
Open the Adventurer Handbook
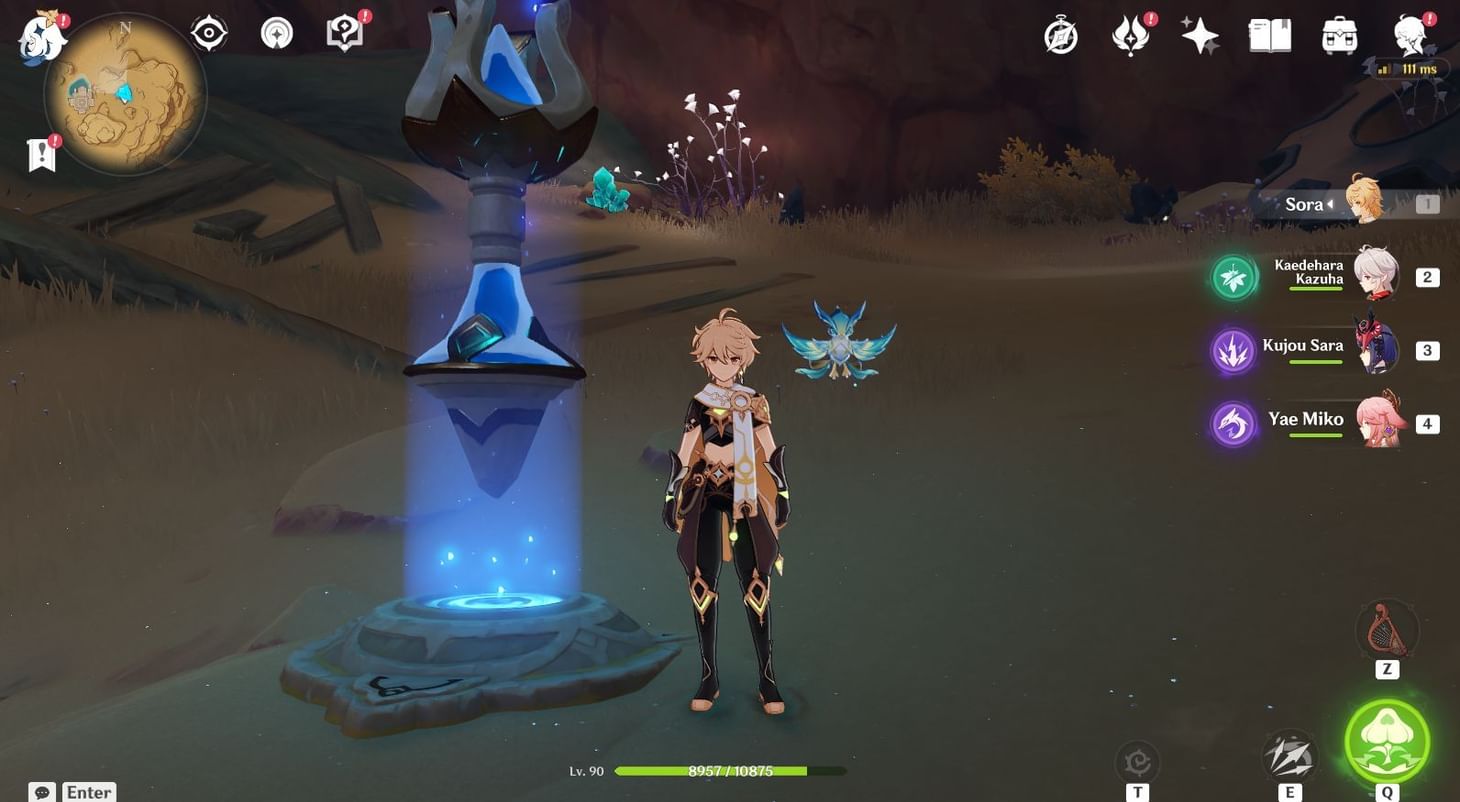click(343, 30)
